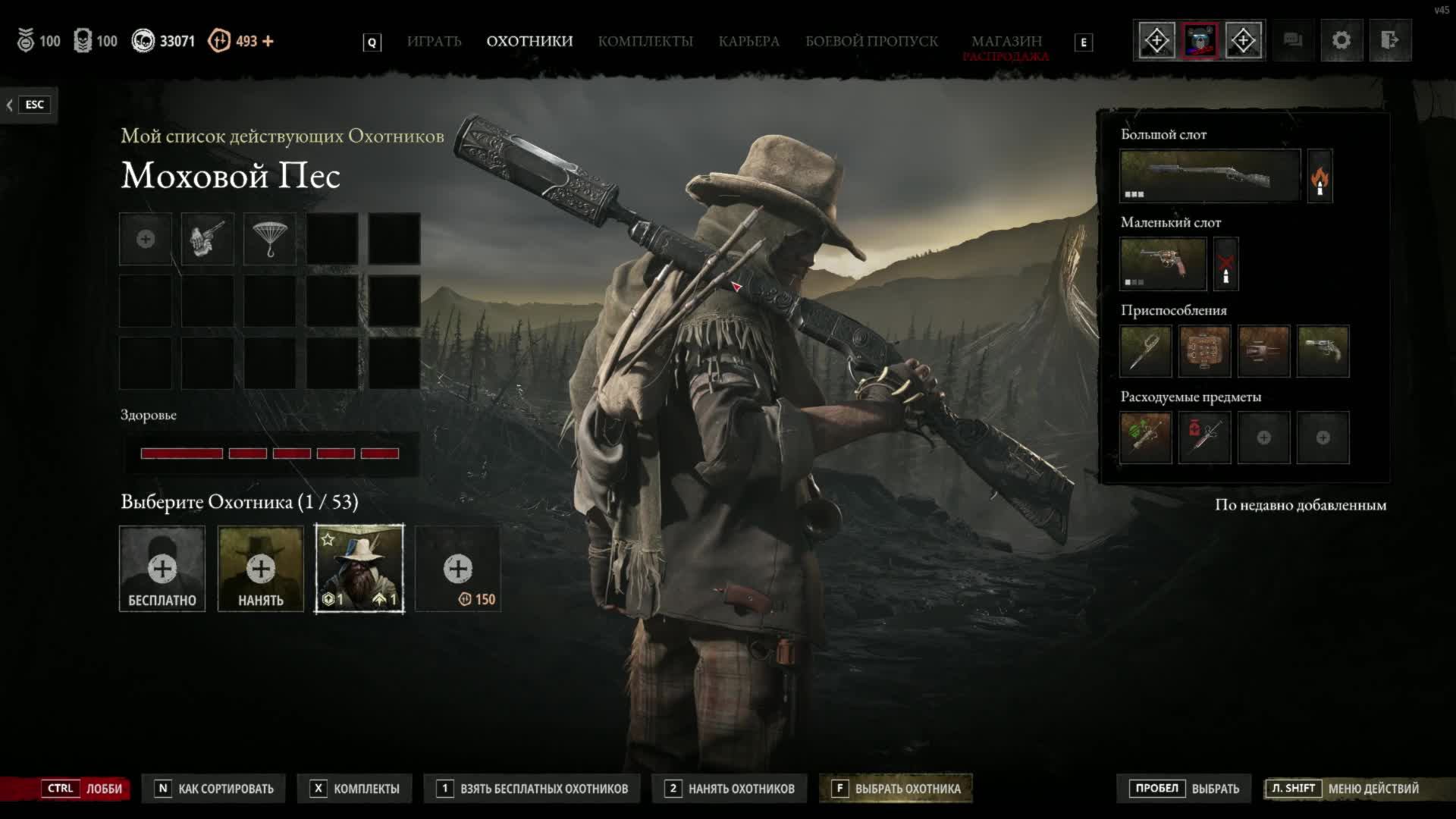Viewport: 1456px width, 819px height.
Task: Open the player avatar in the team slots
Action: point(1200,40)
